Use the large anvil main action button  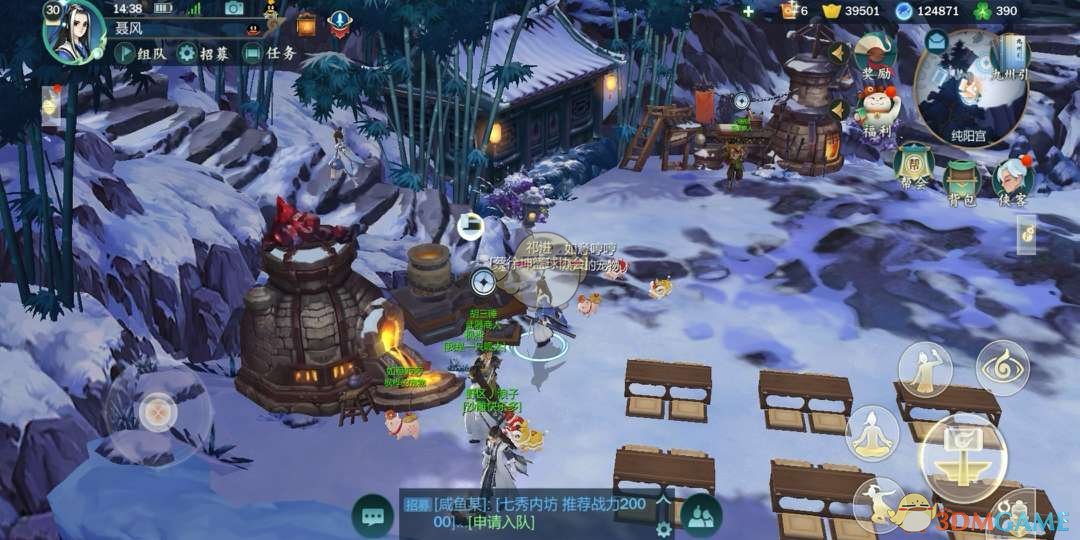(963, 455)
